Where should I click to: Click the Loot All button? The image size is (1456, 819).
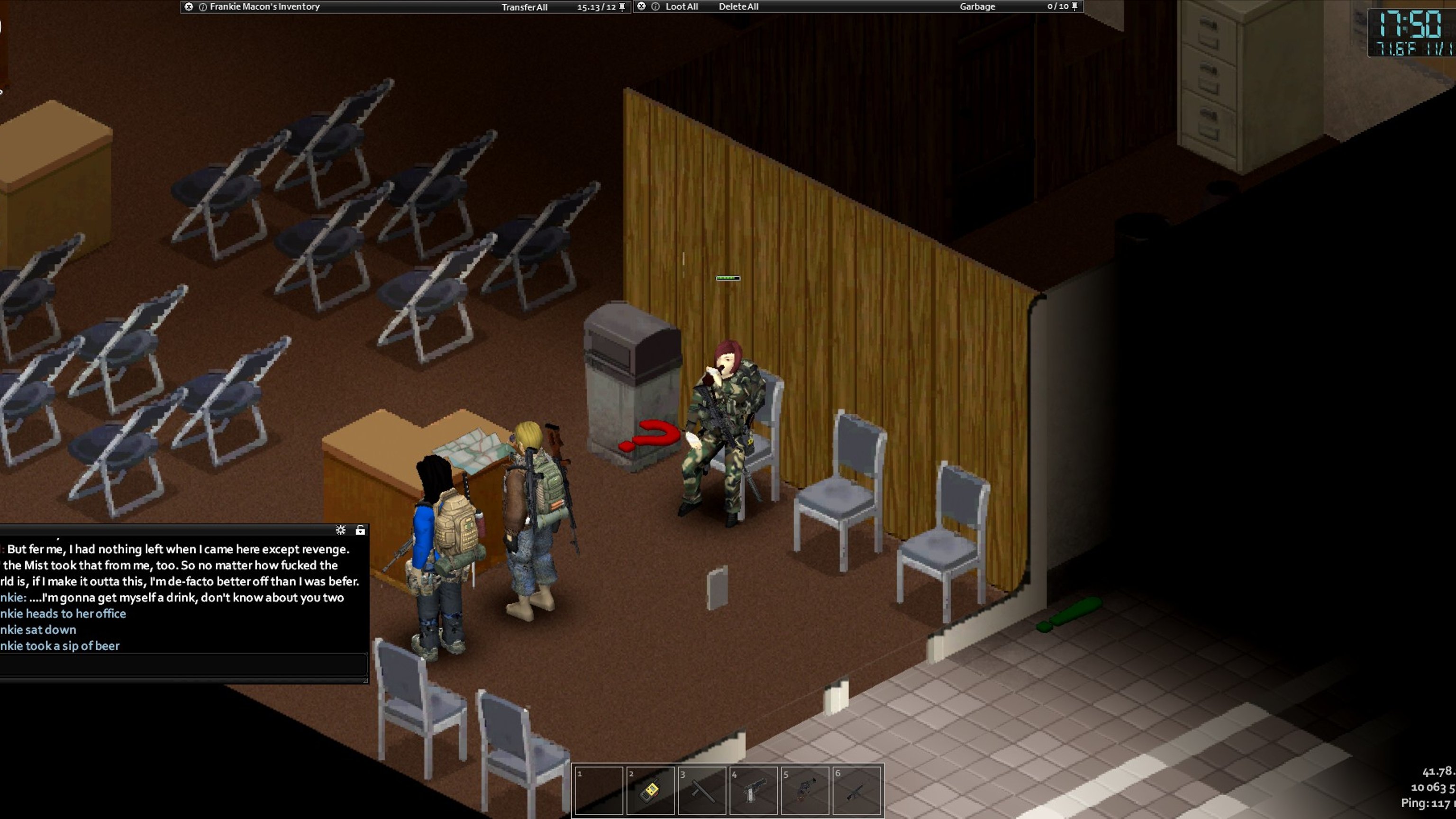coord(681,7)
